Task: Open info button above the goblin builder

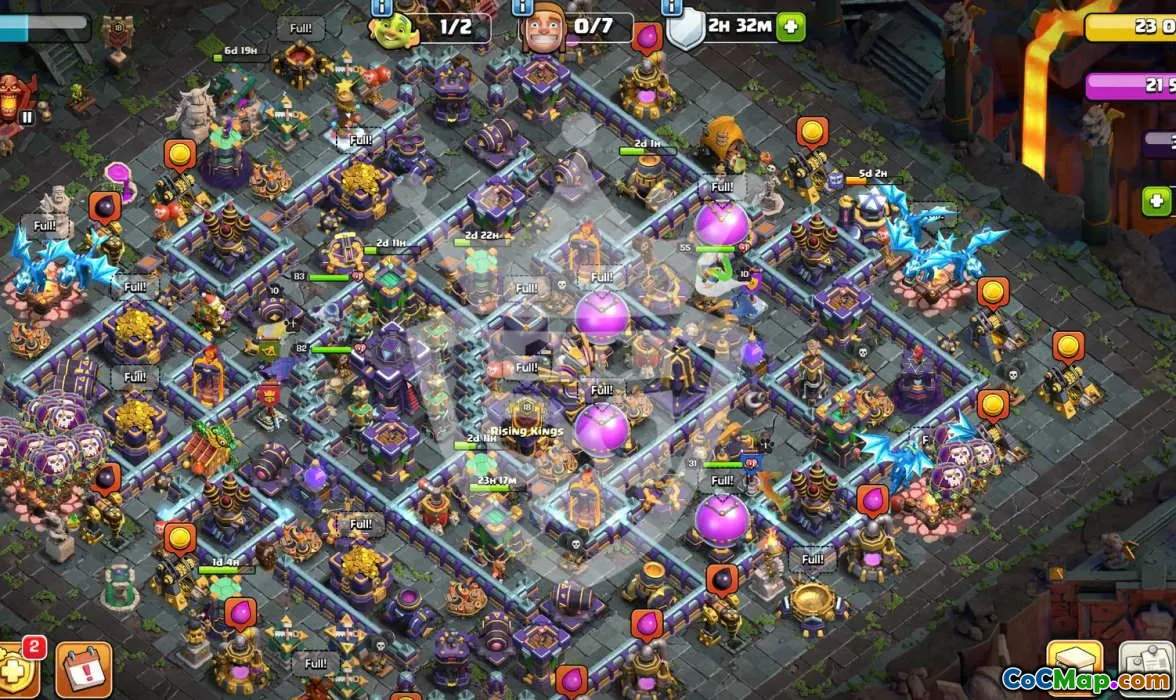Action: pyautogui.click(x=382, y=6)
